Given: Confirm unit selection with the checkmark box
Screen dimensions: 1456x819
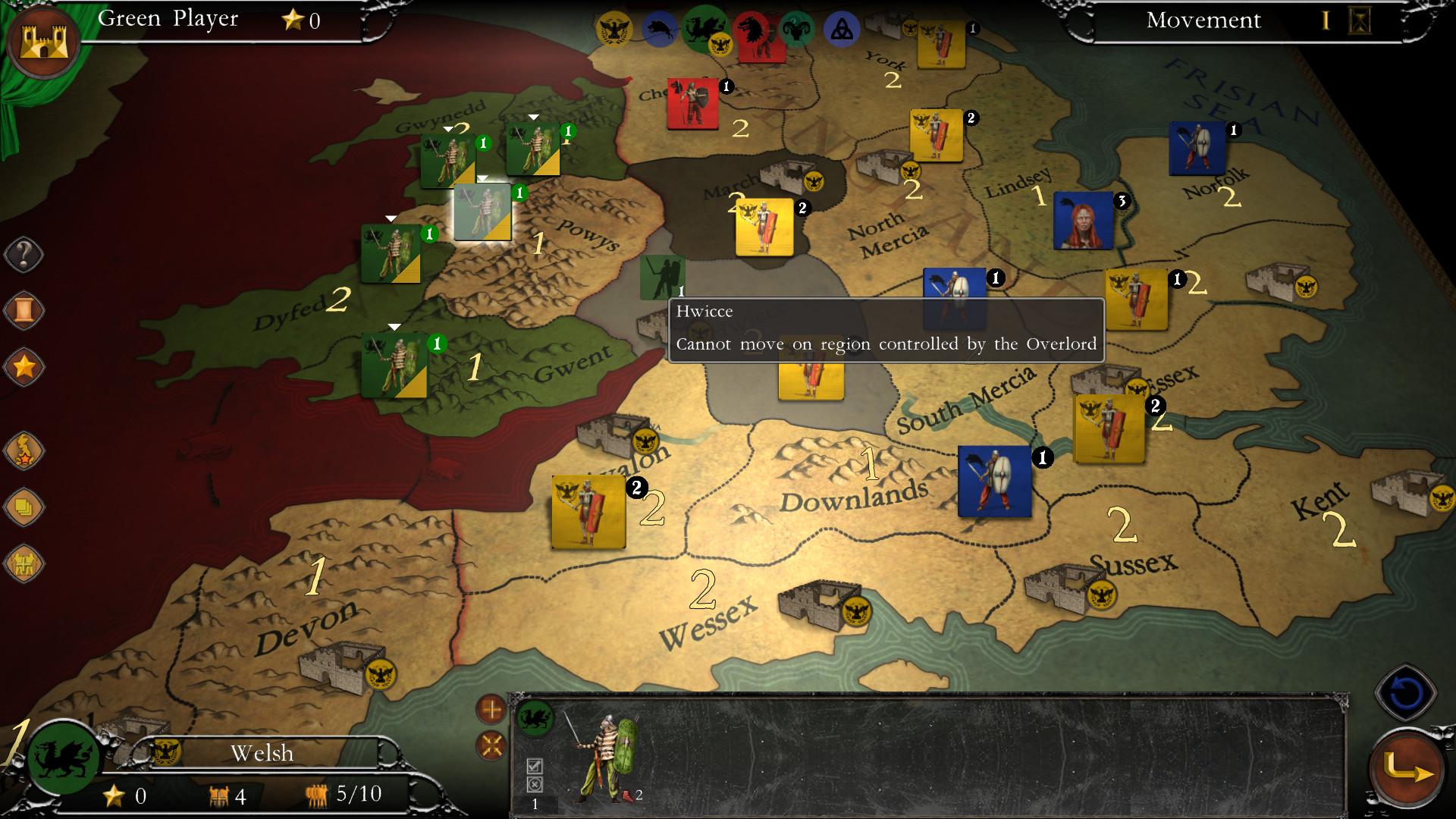Looking at the screenshot, I should [x=535, y=766].
